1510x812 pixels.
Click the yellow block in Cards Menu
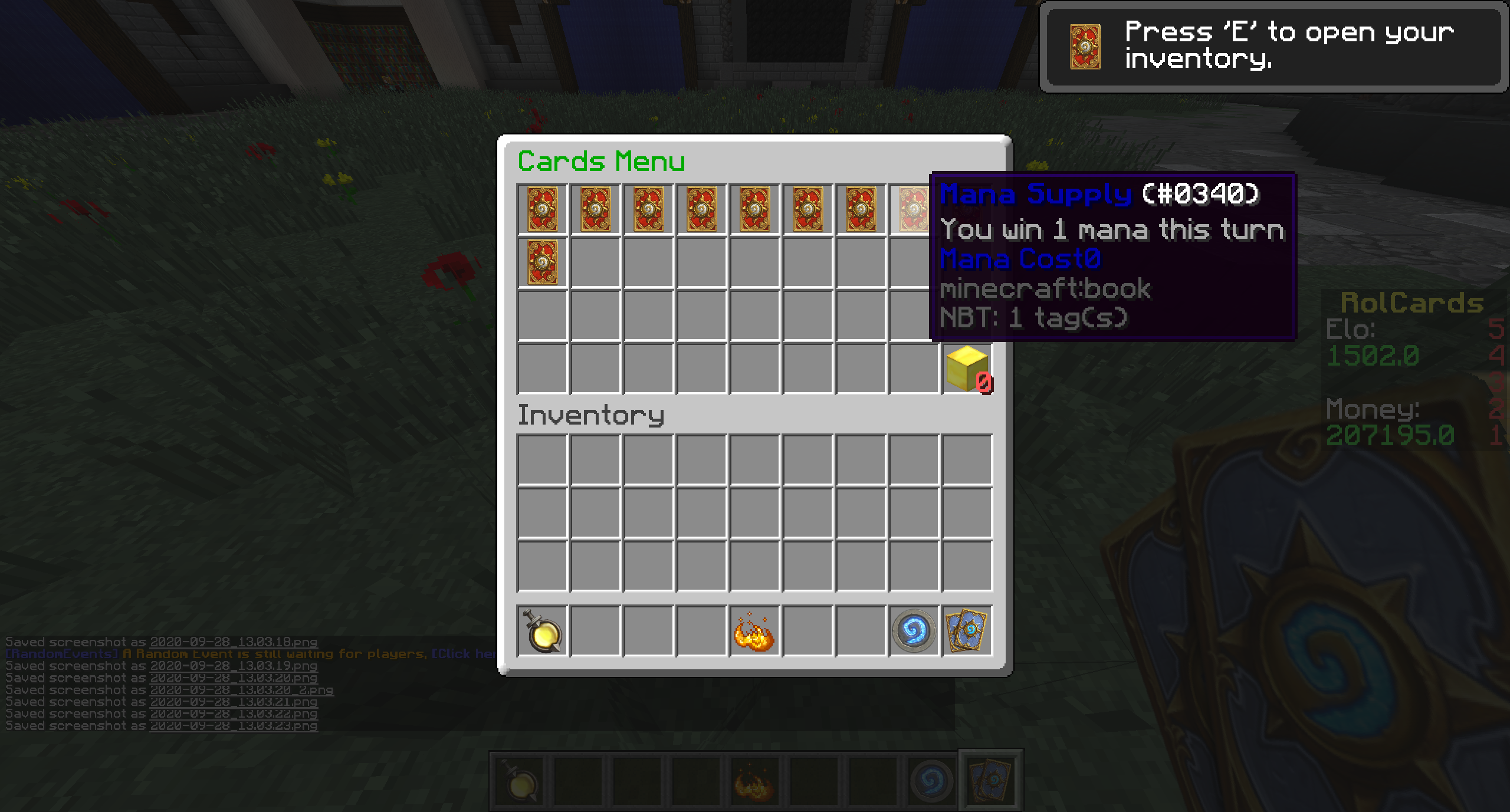(967, 369)
